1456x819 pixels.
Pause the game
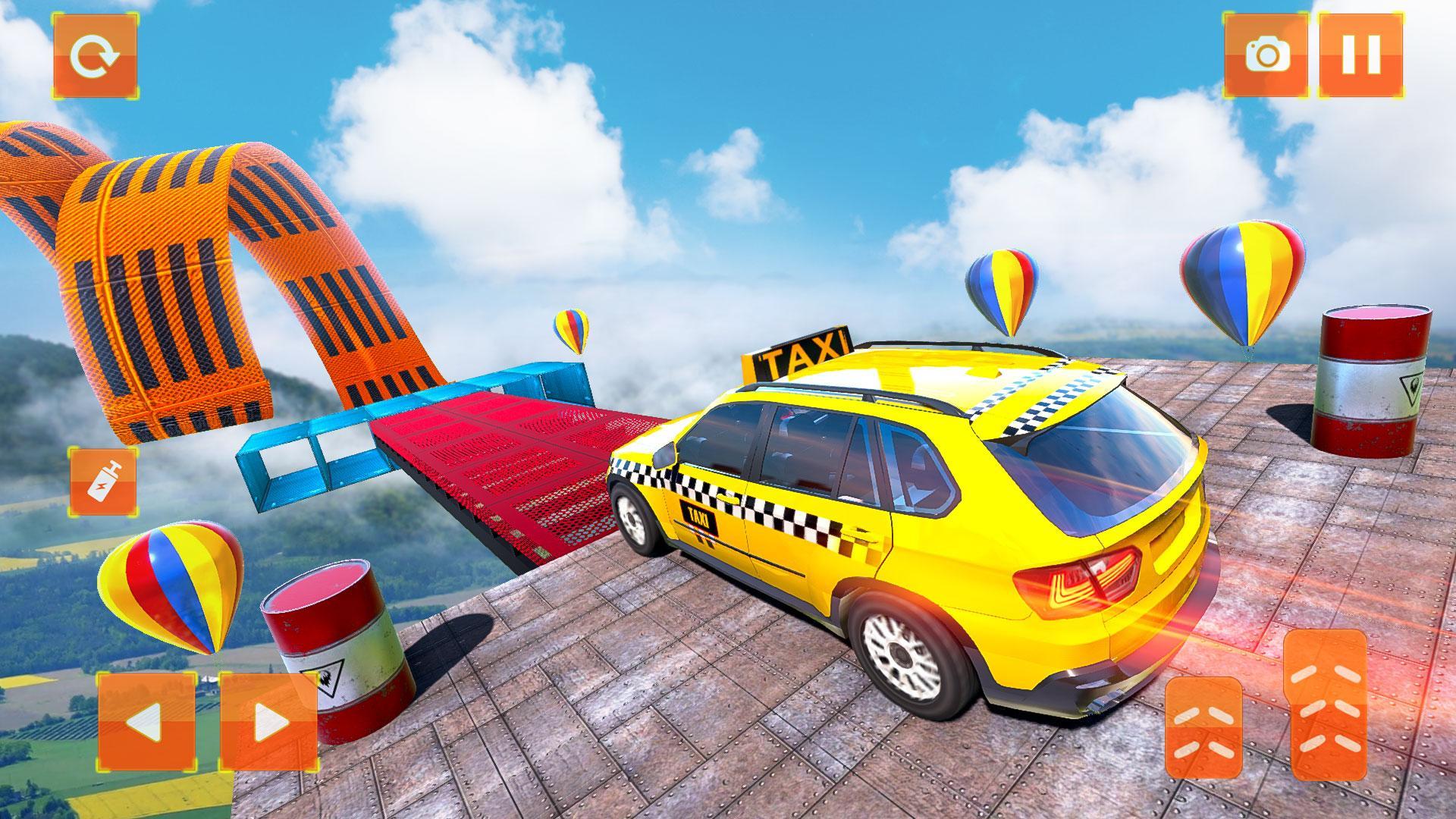click(1360, 55)
